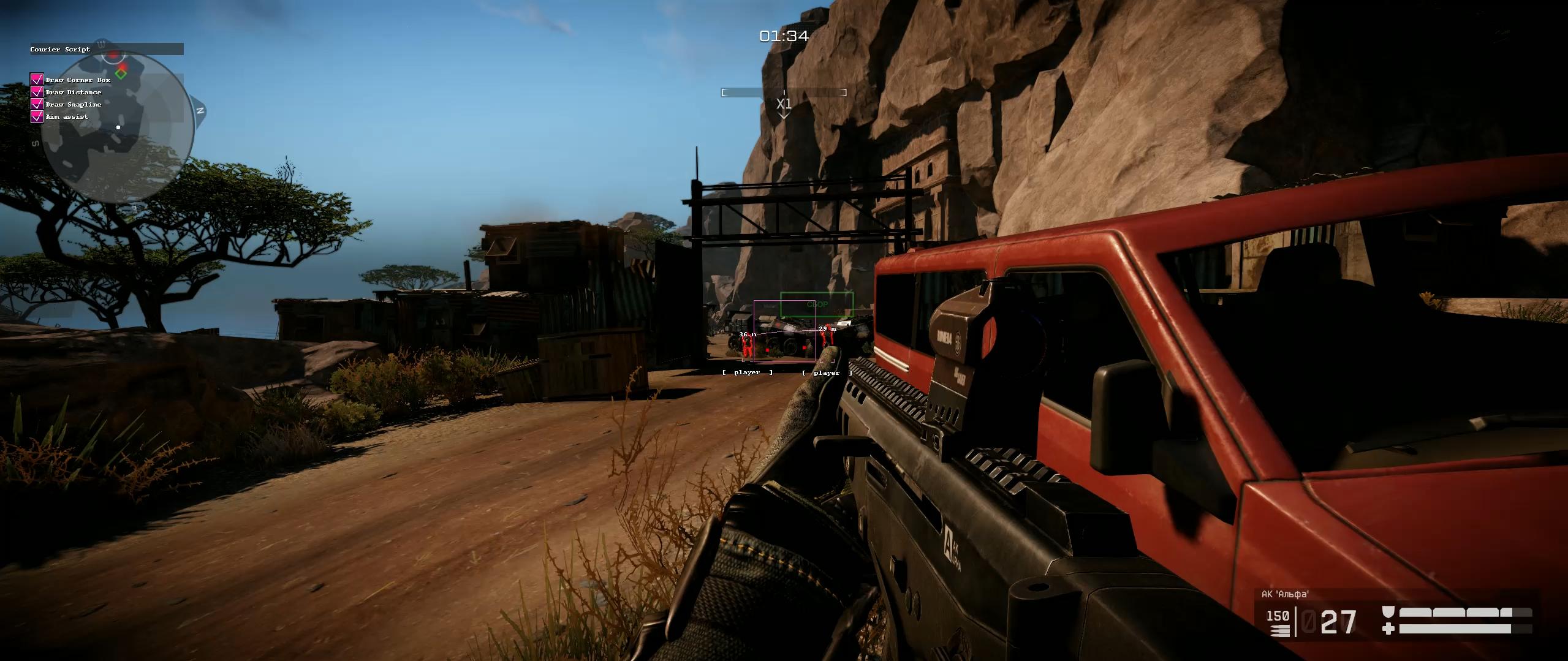Viewport: 1568px width, 661px height.
Task: Toggle the Draw Snapline checkbox
Action: click(37, 104)
